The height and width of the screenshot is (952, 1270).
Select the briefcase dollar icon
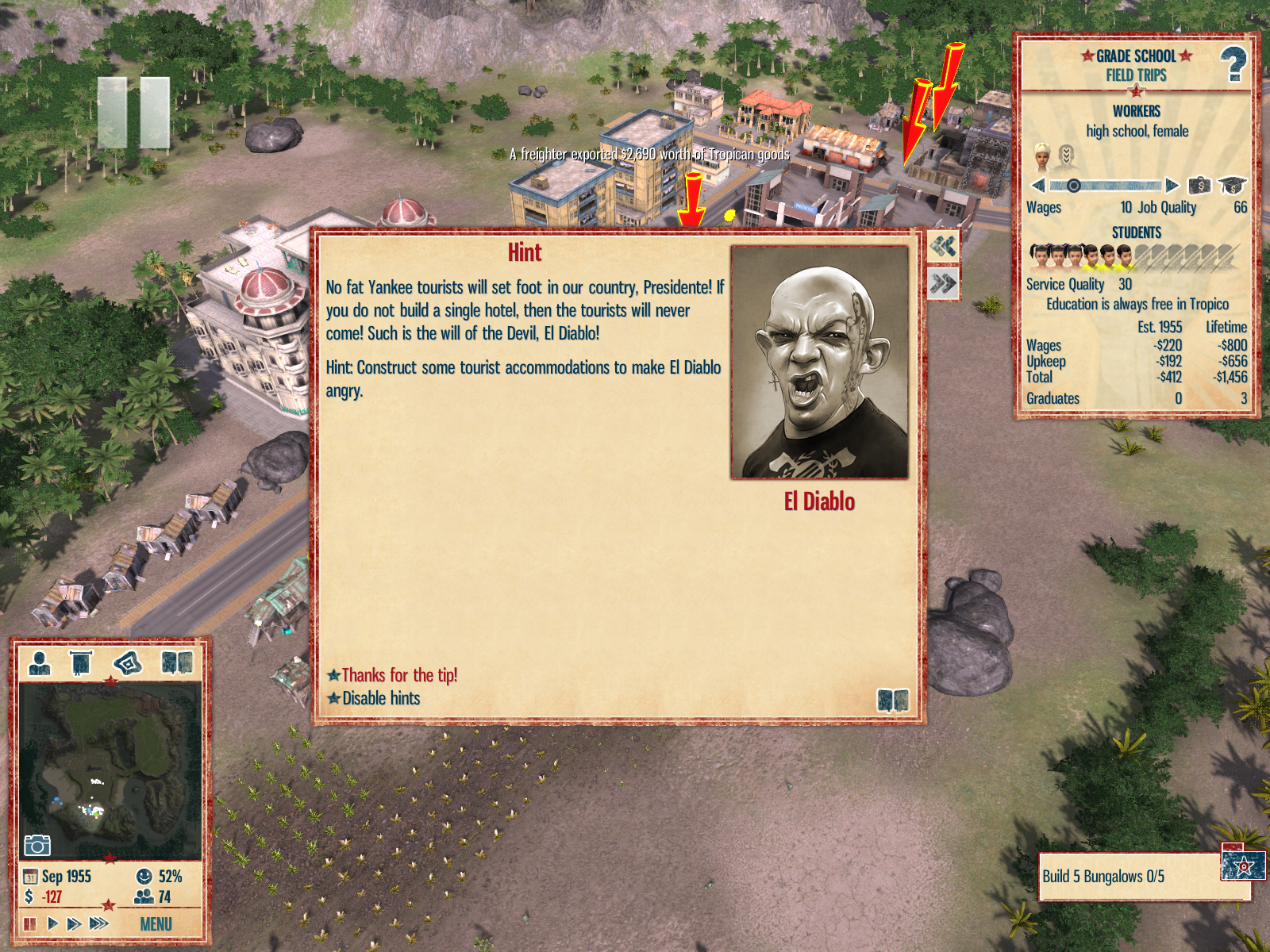(1199, 186)
